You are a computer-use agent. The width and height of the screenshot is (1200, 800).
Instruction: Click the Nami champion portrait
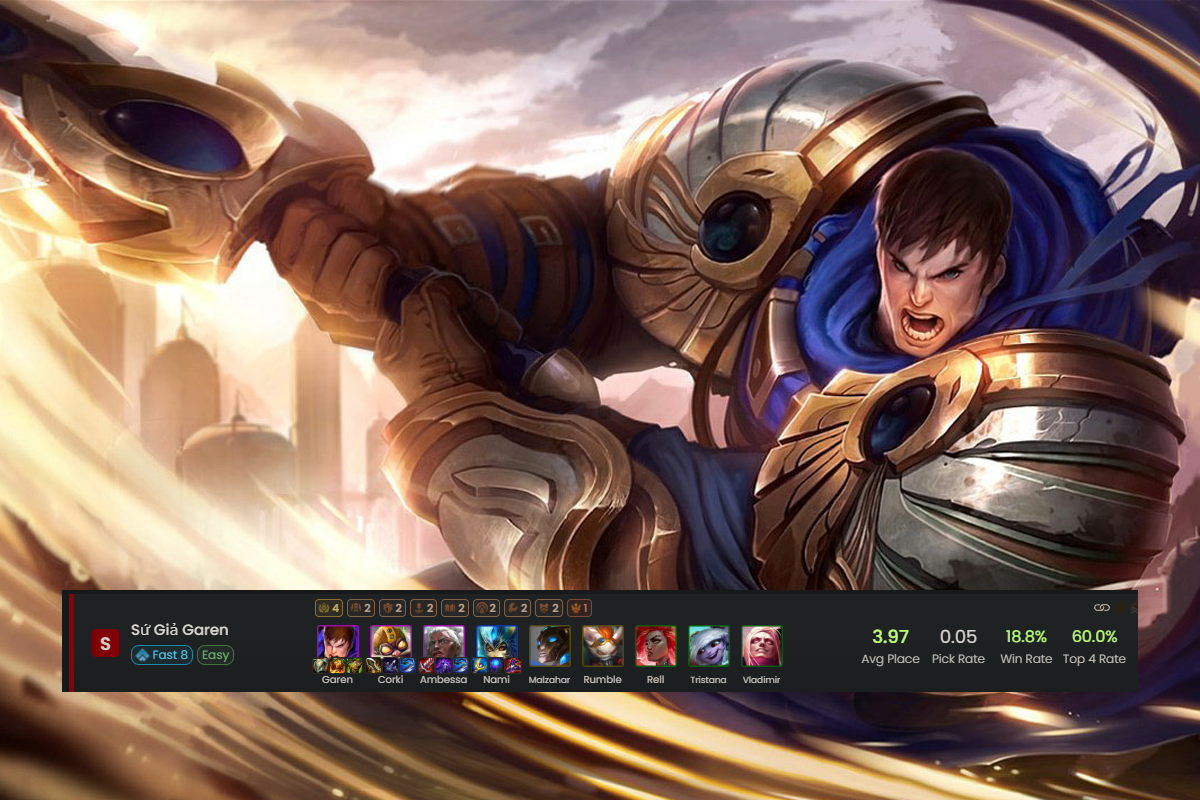497,644
